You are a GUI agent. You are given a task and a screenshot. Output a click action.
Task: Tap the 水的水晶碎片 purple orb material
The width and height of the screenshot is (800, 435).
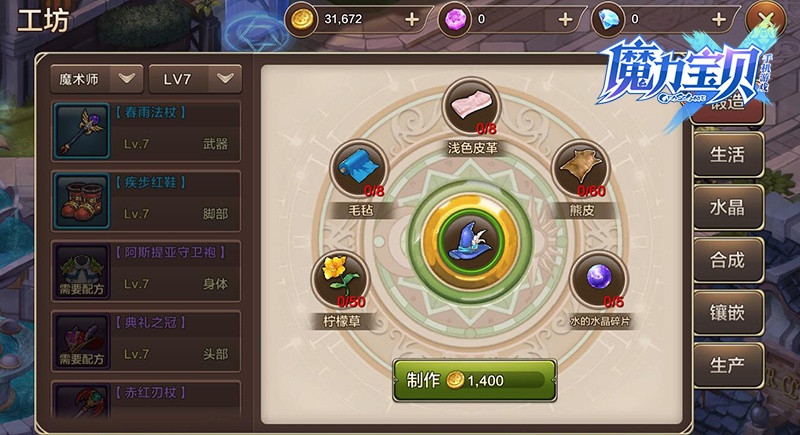(x=598, y=277)
